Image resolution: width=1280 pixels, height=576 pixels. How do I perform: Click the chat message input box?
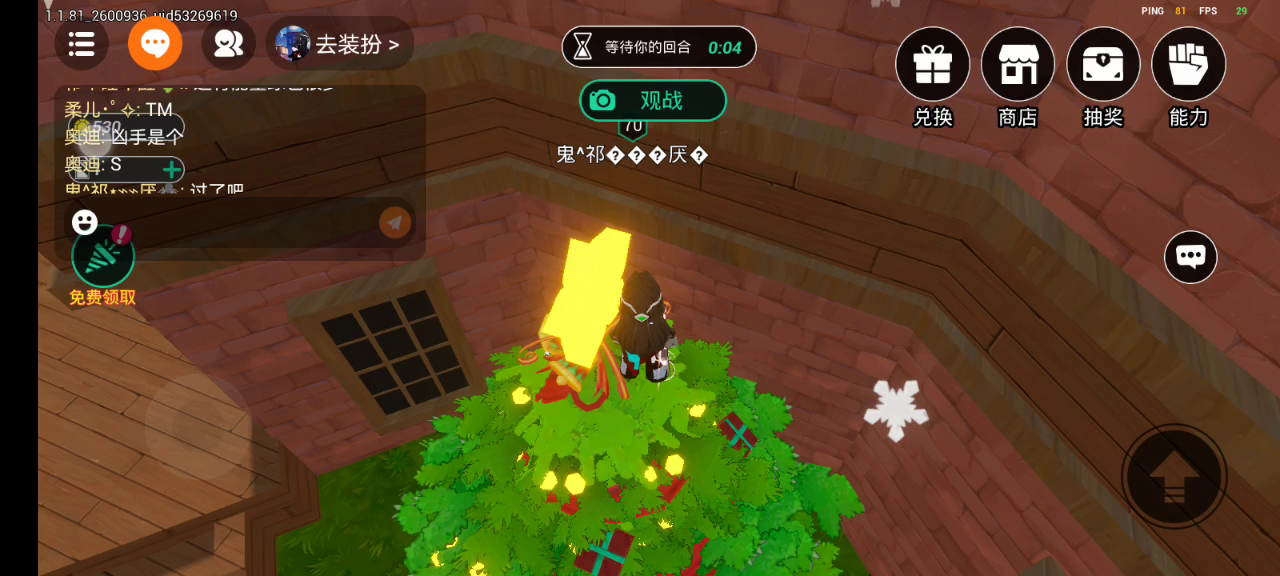238,222
